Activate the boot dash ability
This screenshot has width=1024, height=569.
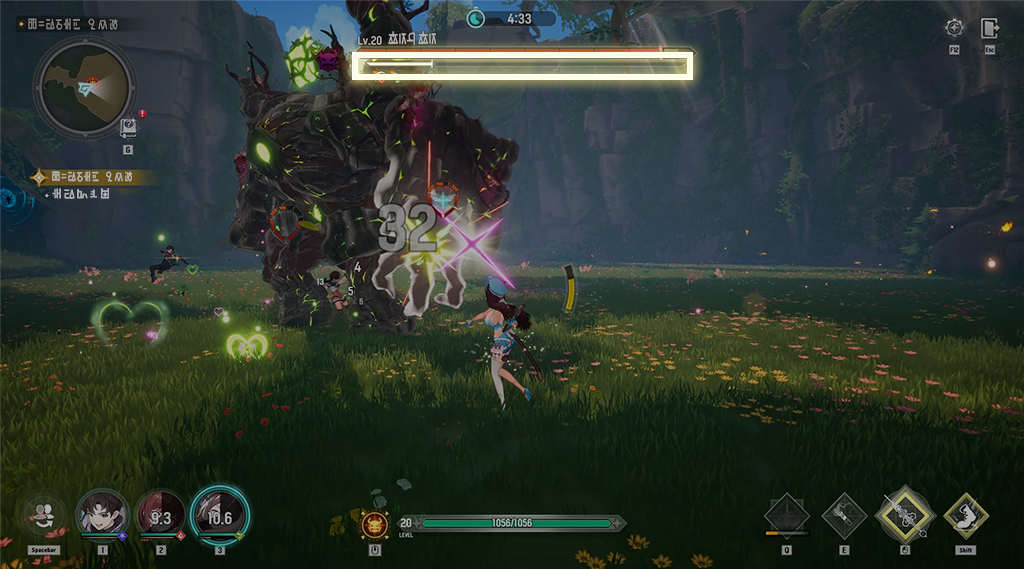[x=965, y=515]
